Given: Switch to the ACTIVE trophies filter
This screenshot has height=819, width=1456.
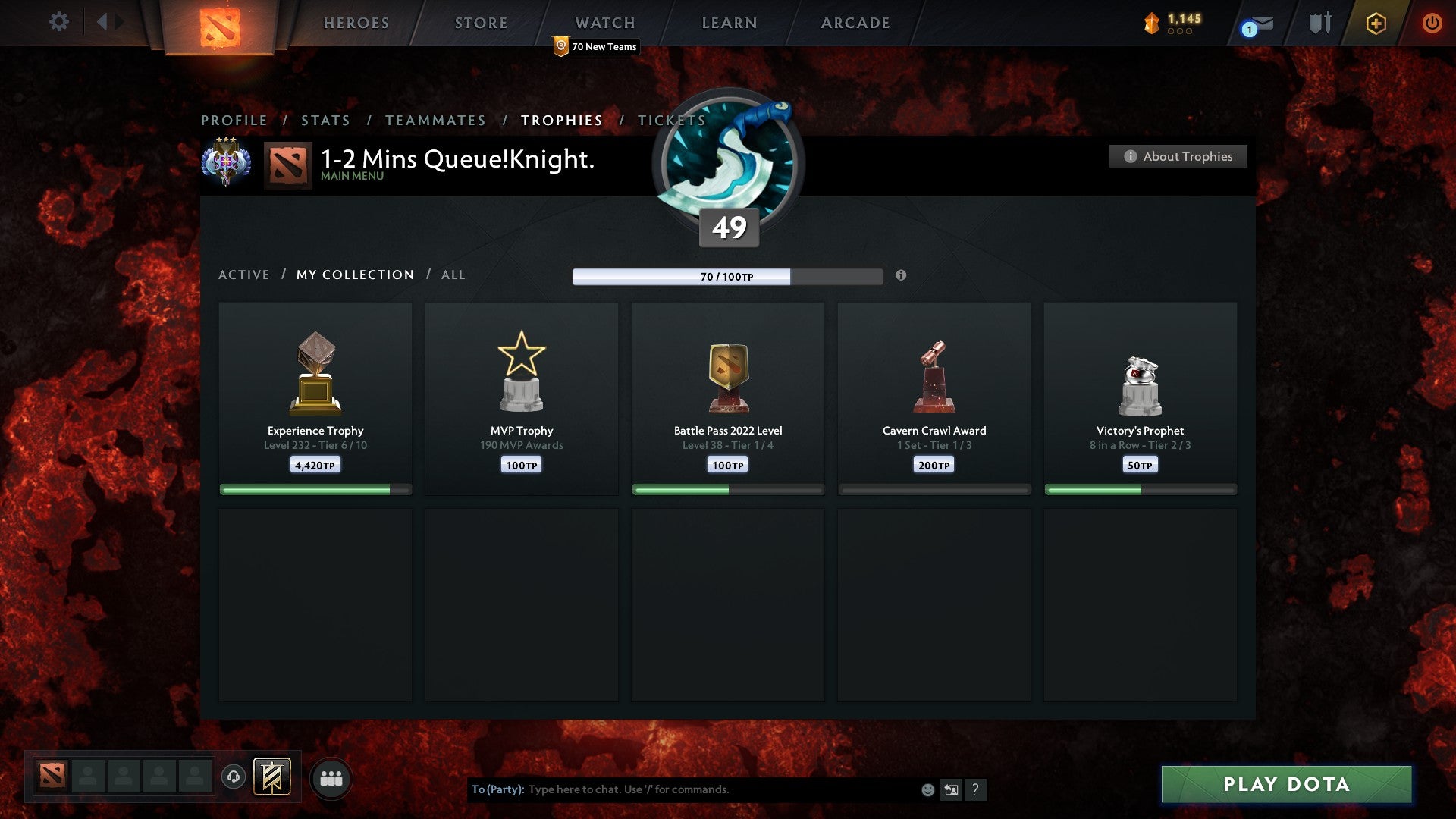Looking at the screenshot, I should point(244,275).
